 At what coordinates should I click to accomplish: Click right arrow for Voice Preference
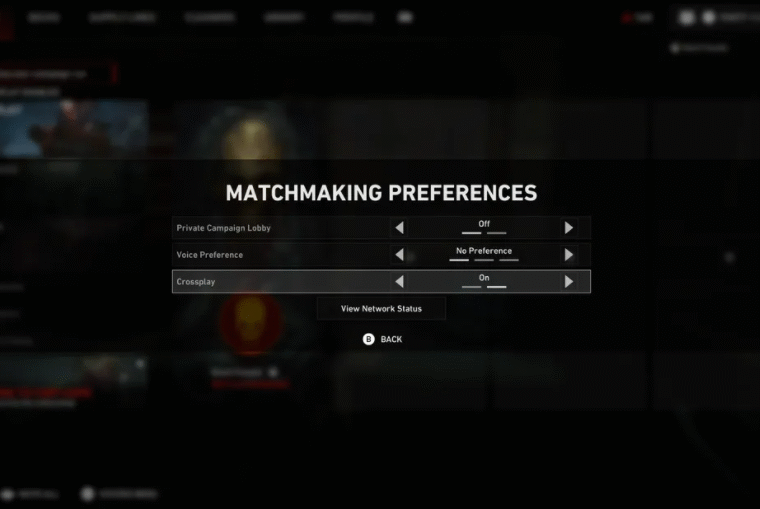(569, 255)
